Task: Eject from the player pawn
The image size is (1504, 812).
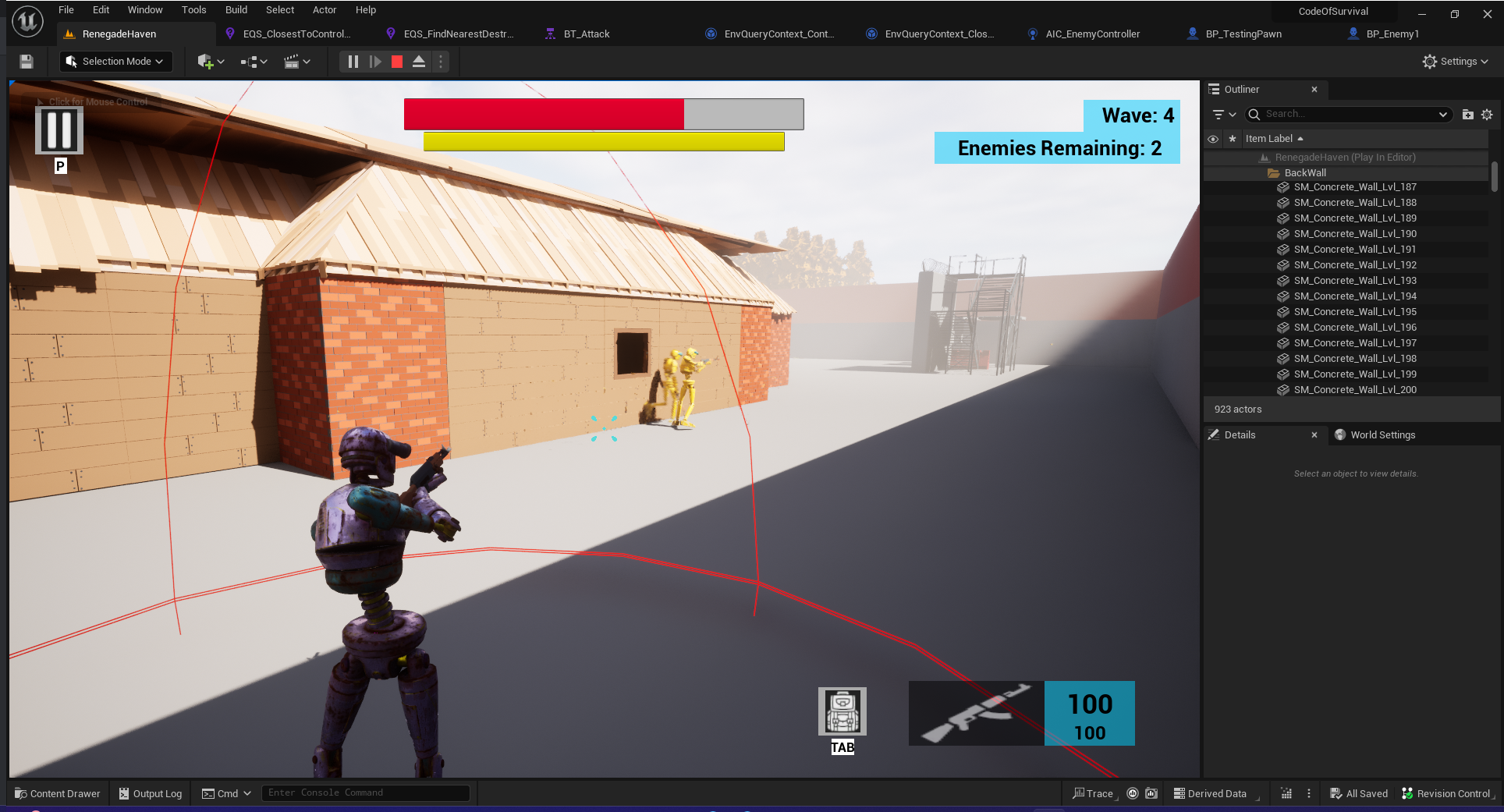Action: pyautogui.click(x=419, y=62)
